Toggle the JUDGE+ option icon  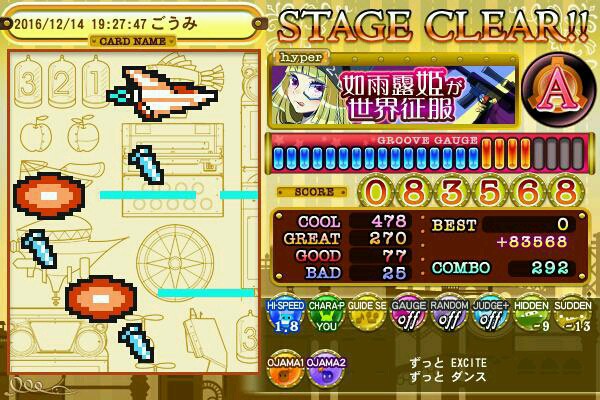click(x=488, y=317)
